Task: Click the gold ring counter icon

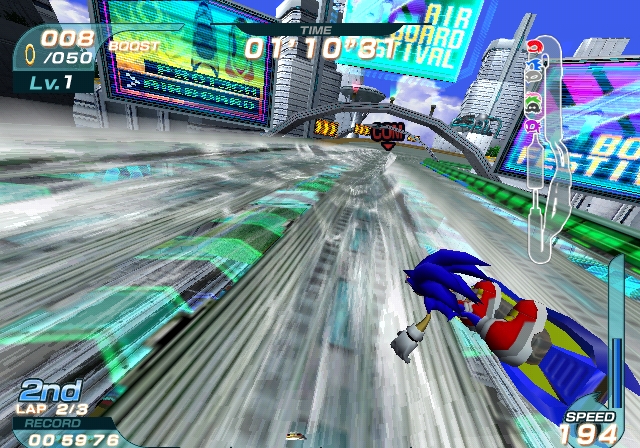Action: 29,47
